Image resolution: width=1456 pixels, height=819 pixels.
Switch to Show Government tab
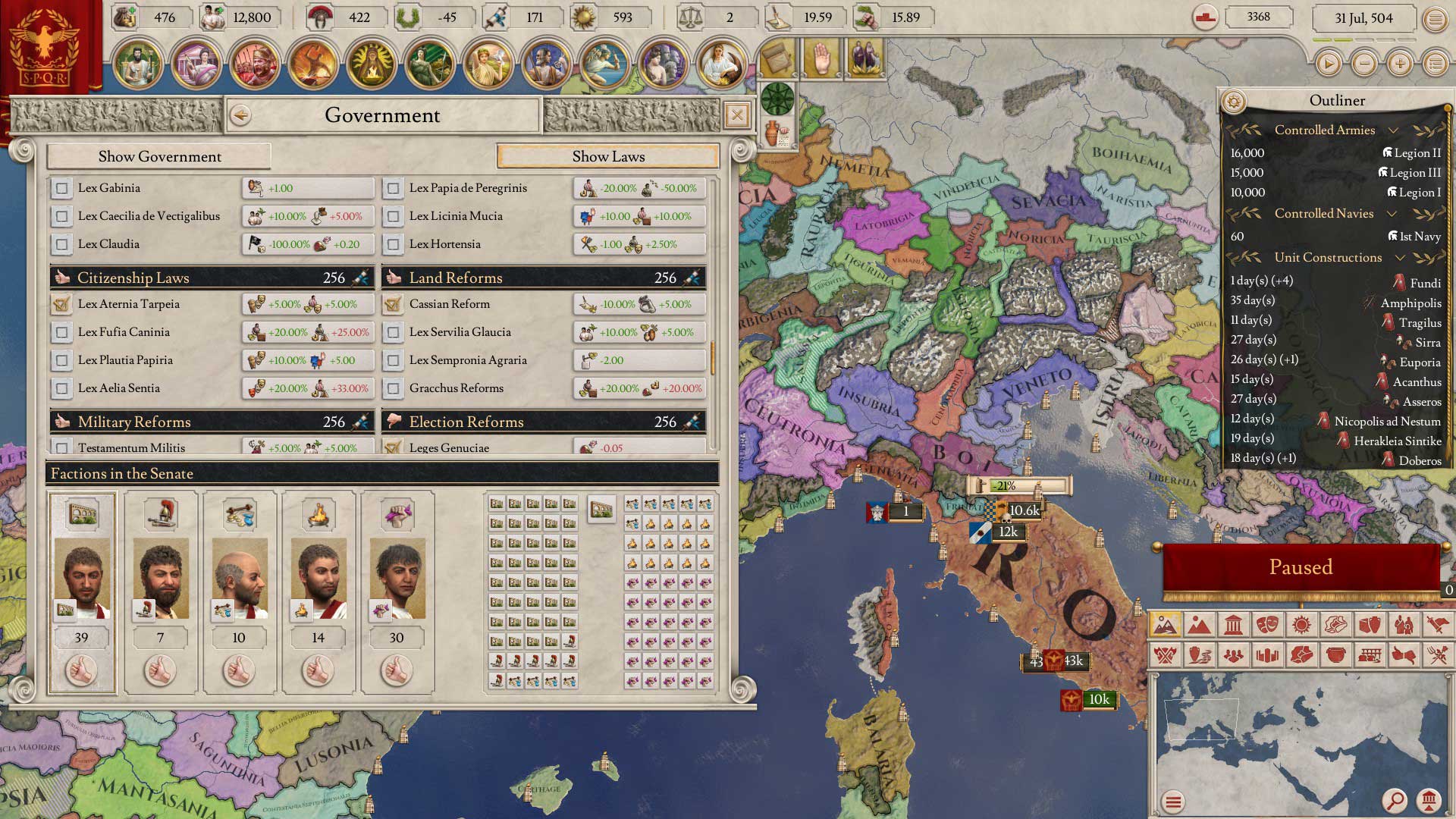159,156
